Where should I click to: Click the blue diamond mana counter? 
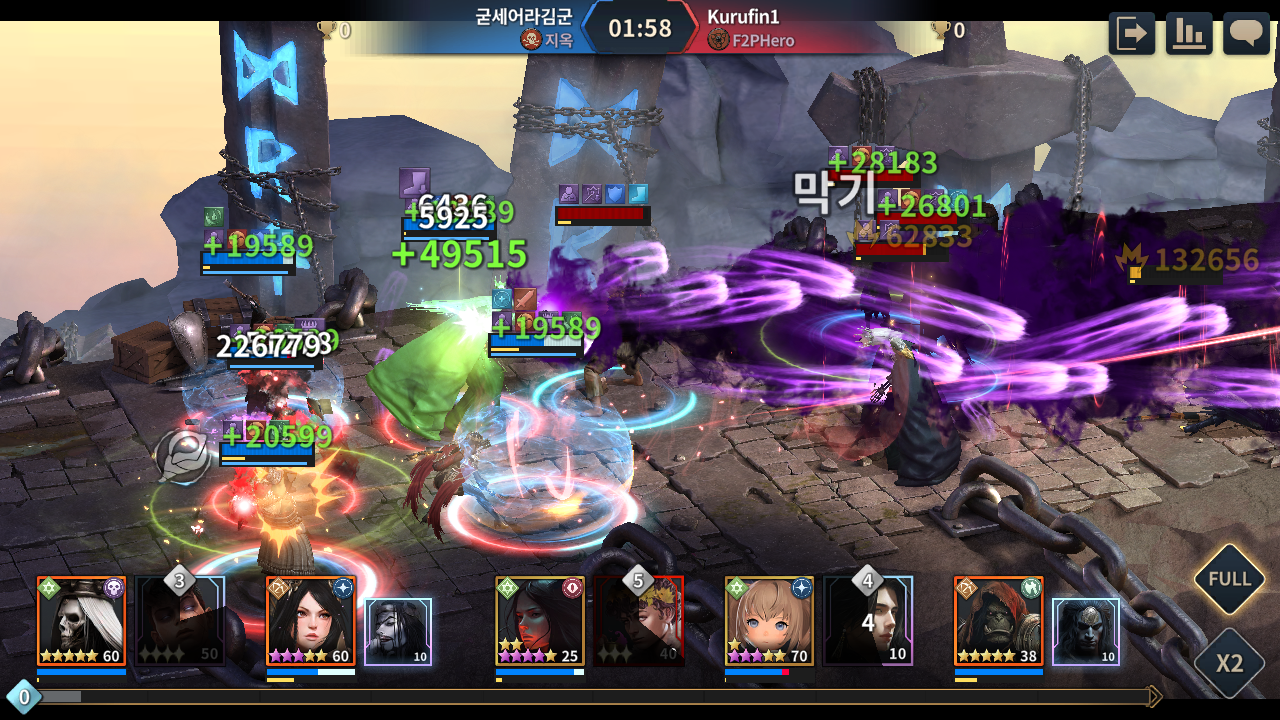(23, 696)
